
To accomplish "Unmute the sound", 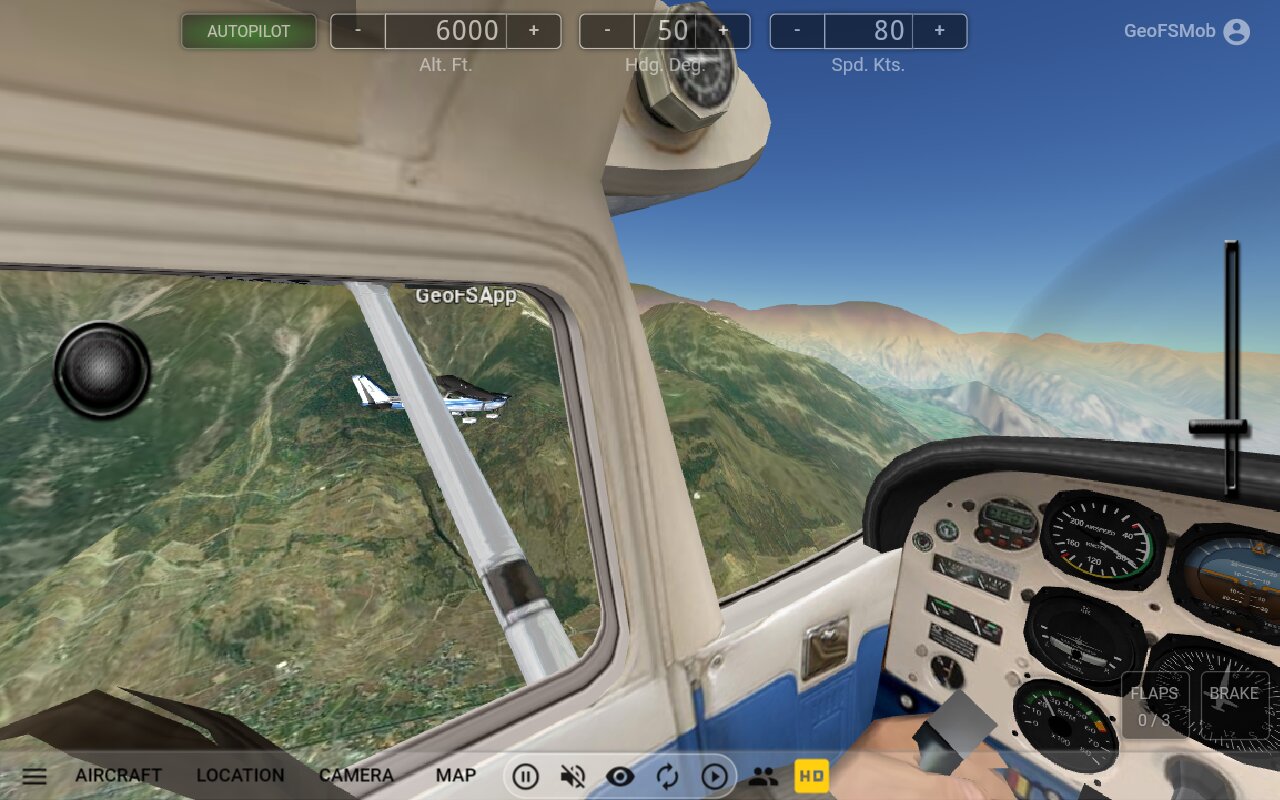I will coord(573,775).
